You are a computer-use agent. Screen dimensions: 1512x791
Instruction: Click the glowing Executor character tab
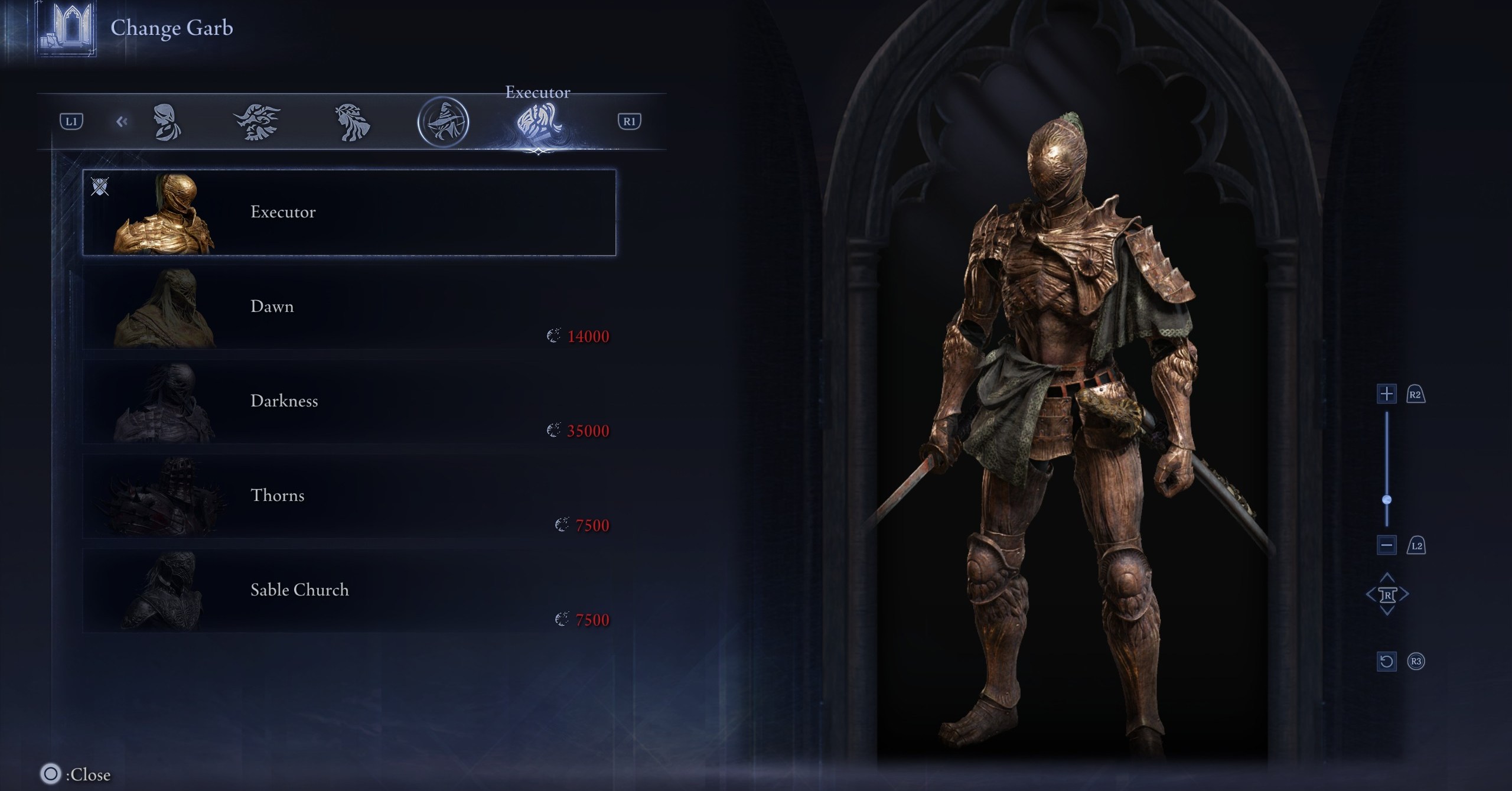[x=538, y=122]
